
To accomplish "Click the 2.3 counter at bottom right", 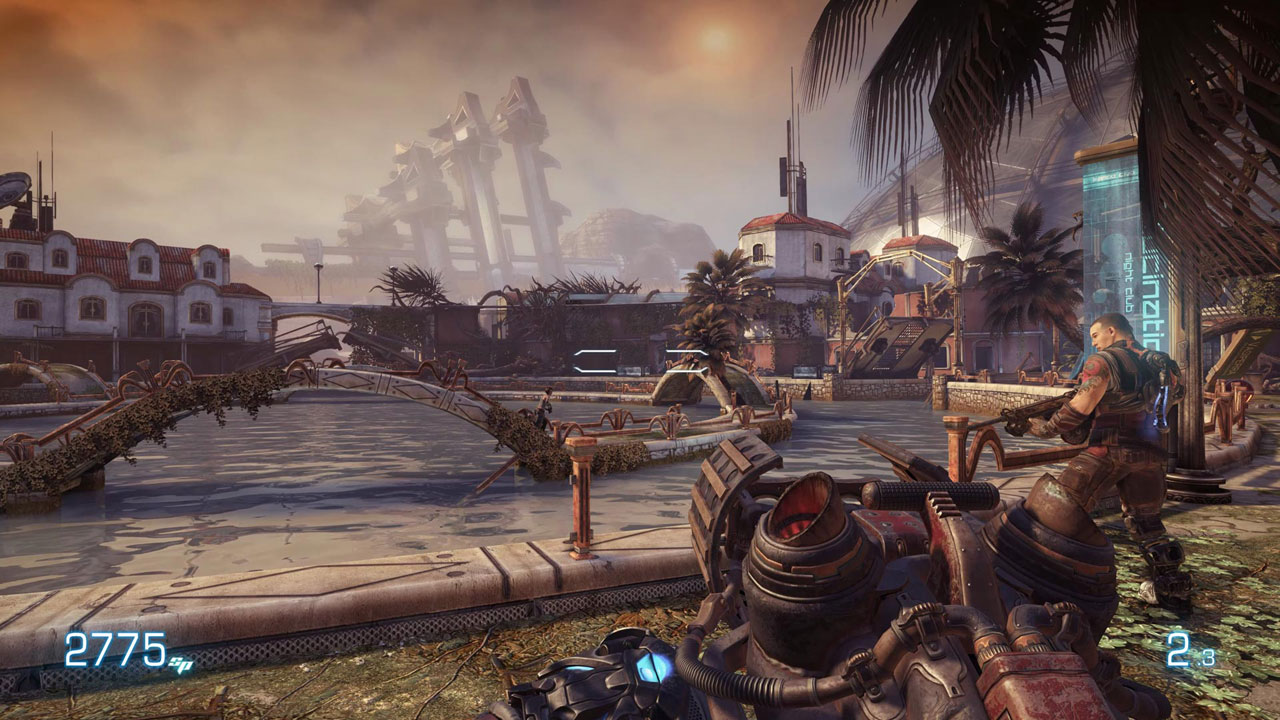I will pyautogui.click(x=1190, y=649).
